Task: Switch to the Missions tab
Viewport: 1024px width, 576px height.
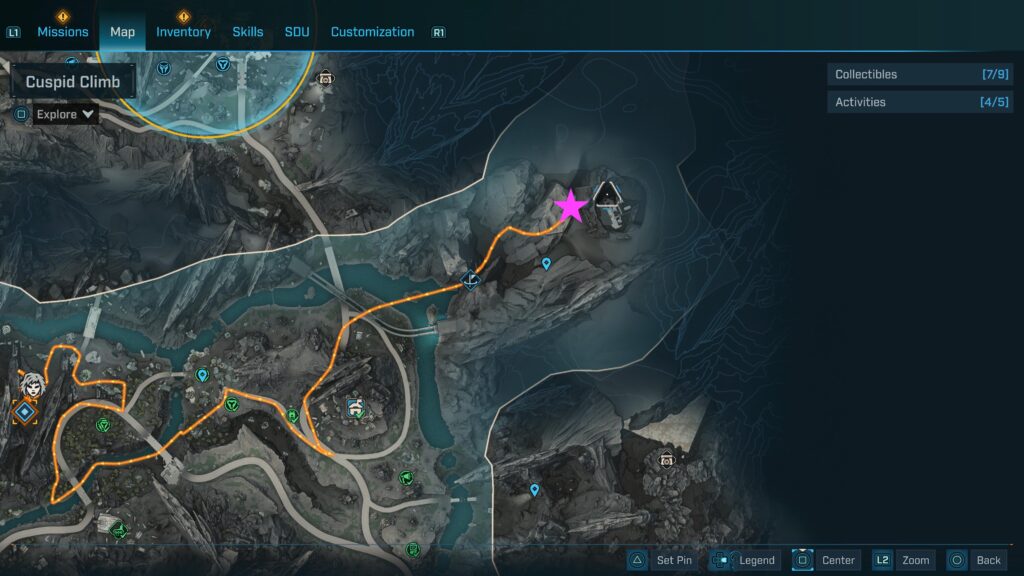Action: (63, 32)
